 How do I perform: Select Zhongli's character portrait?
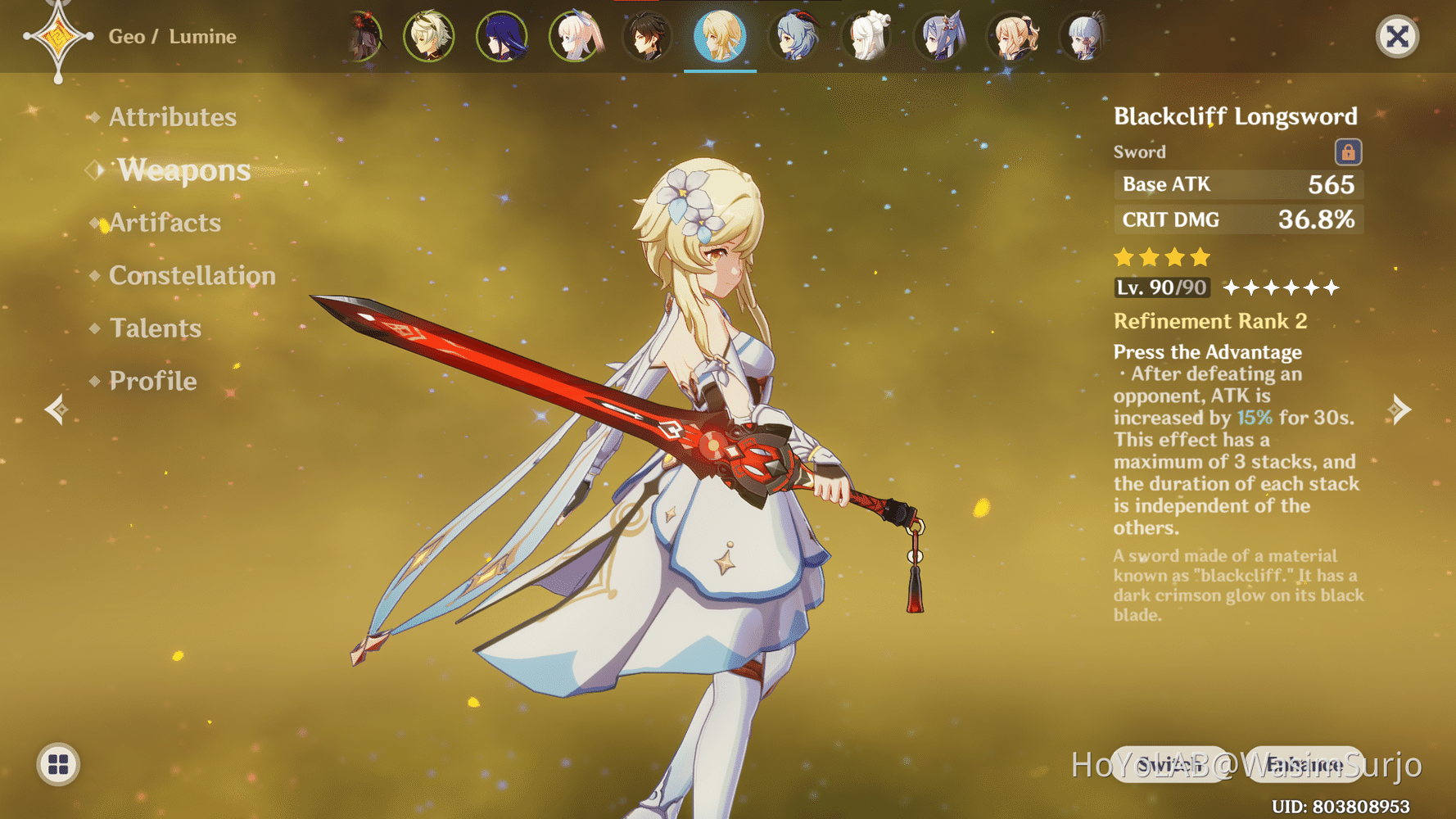click(x=649, y=36)
